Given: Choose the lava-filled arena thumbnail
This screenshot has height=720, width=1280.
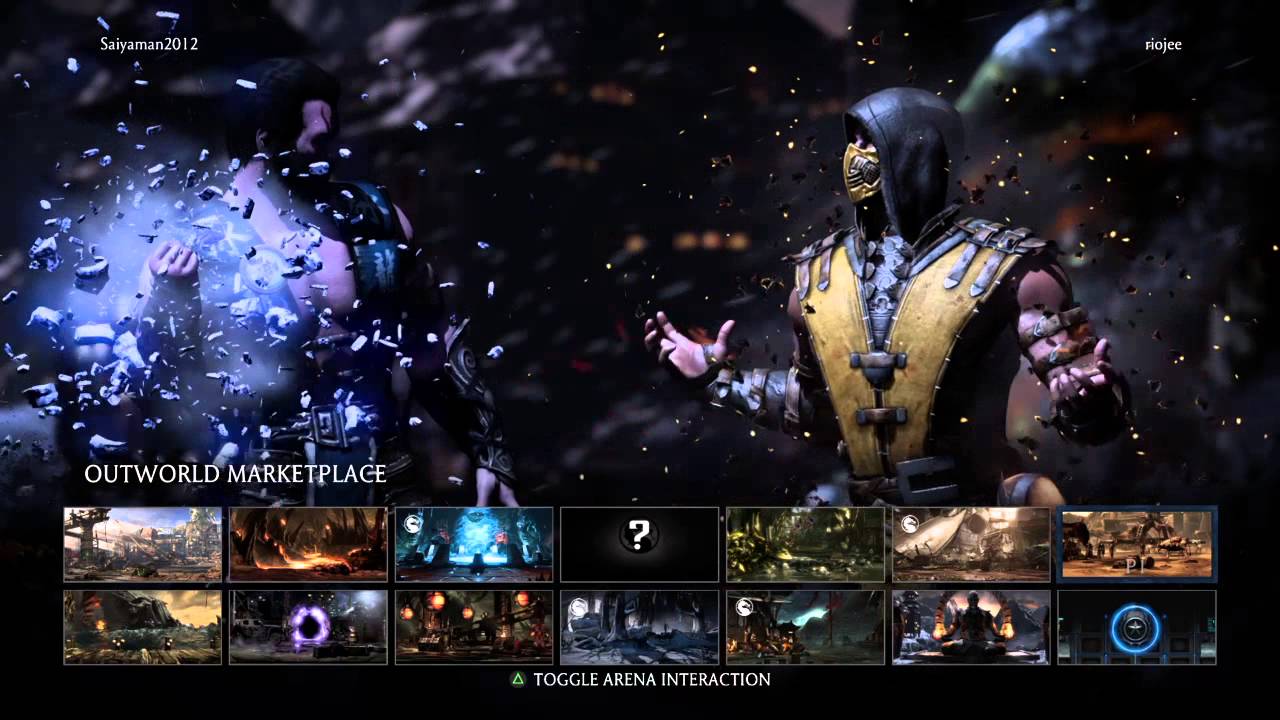Looking at the screenshot, I should 306,545.
